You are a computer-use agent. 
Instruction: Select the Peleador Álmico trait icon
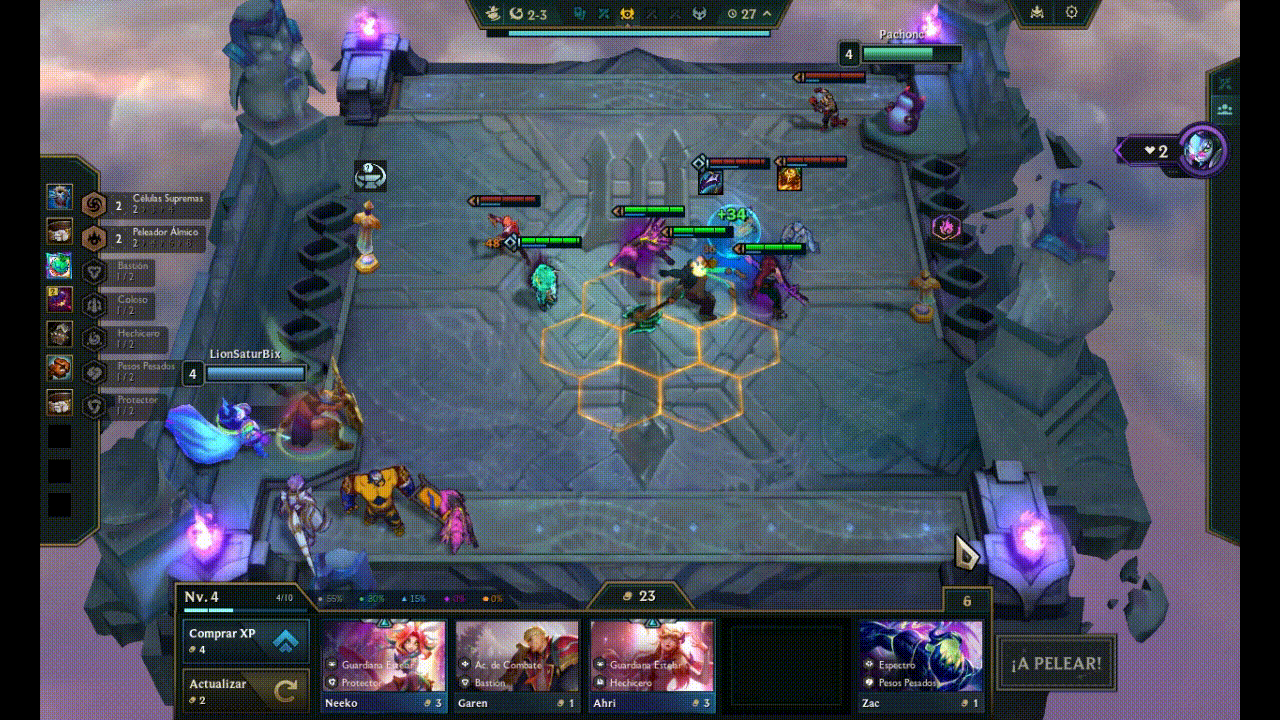click(x=95, y=238)
